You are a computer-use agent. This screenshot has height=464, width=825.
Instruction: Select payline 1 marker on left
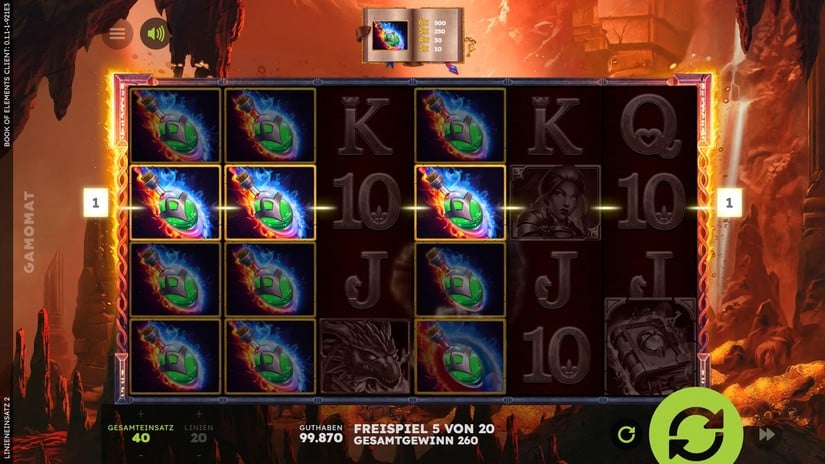(97, 204)
